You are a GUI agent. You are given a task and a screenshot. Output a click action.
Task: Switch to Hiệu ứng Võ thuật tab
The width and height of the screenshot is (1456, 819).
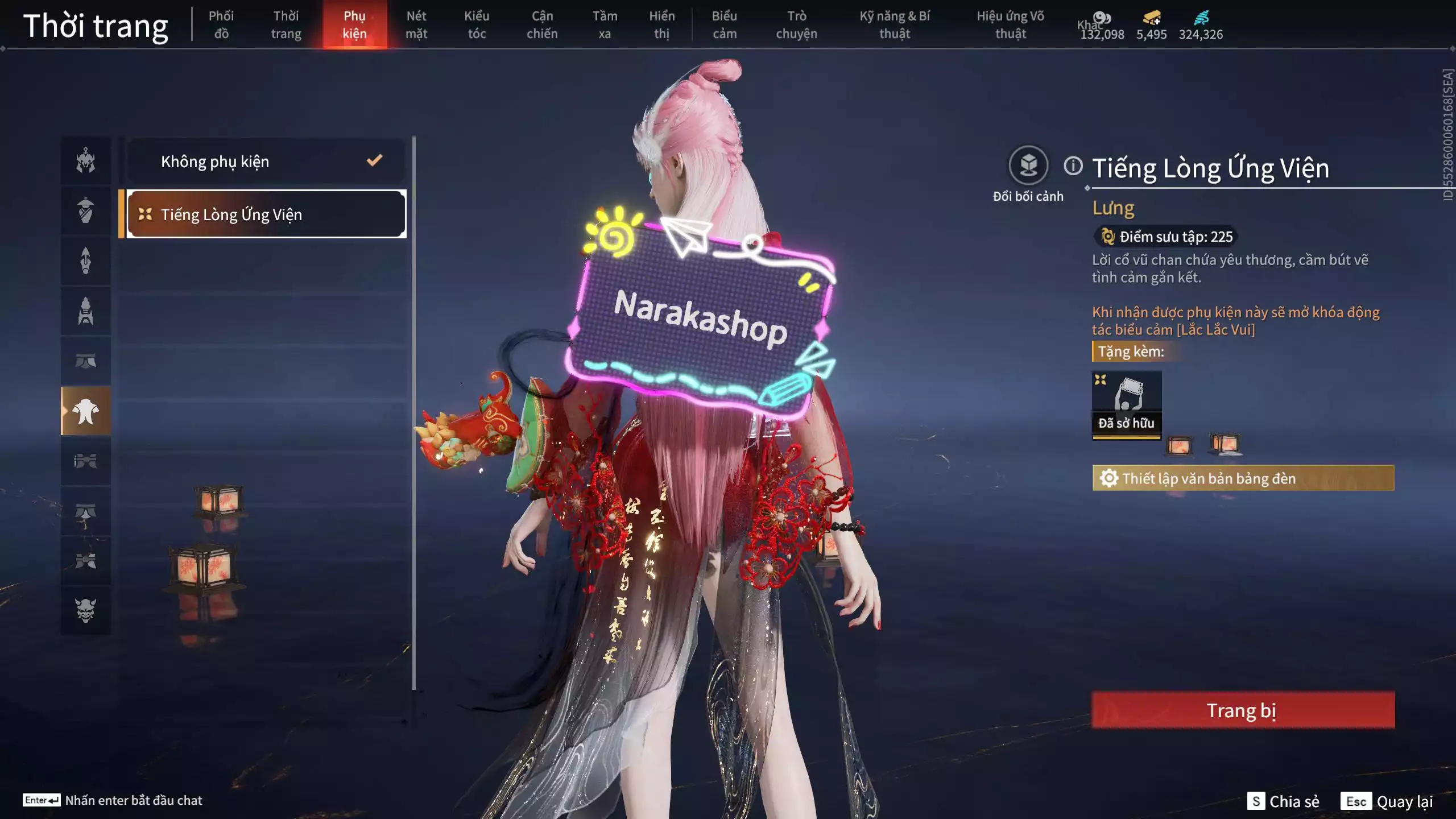[x=1011, y=24]
